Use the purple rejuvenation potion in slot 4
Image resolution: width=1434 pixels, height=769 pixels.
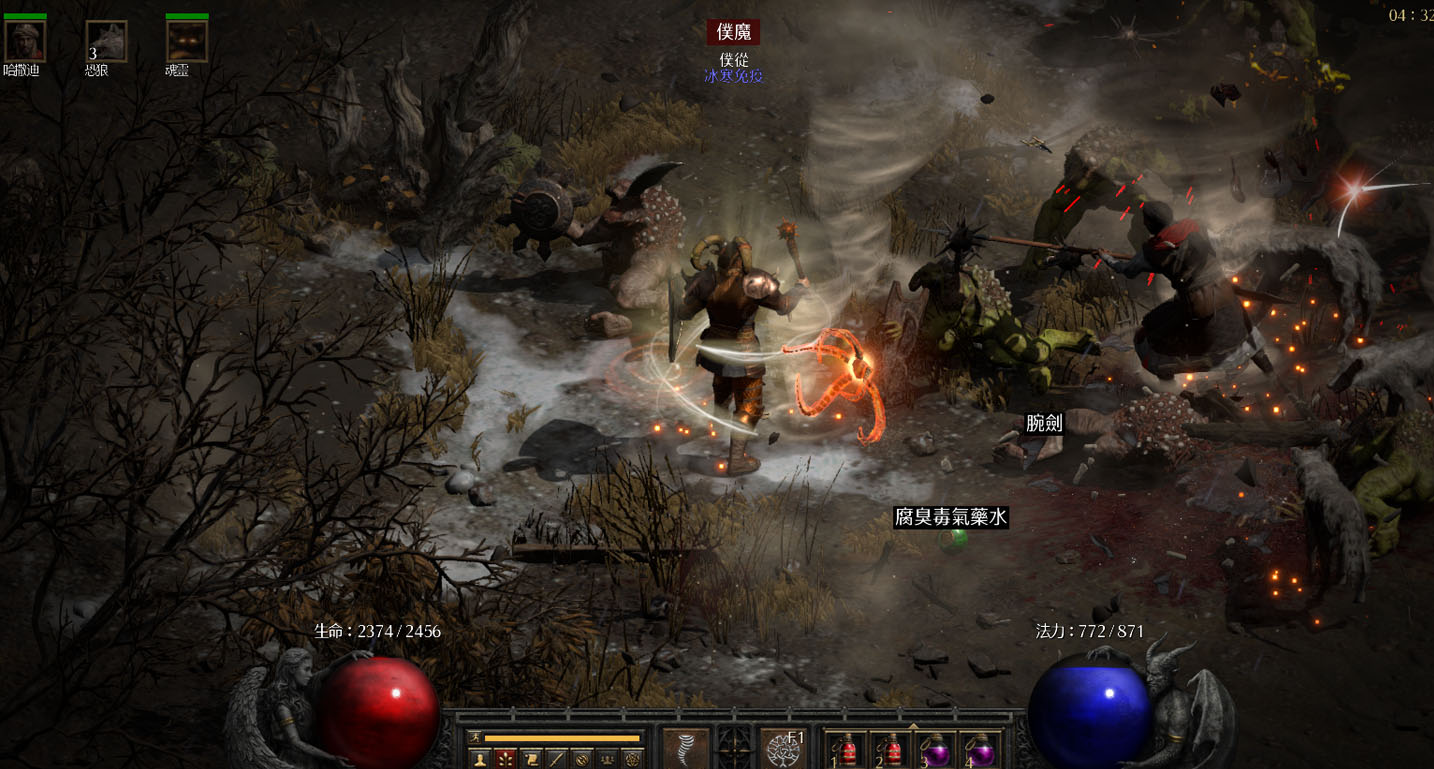pos(980,750)
